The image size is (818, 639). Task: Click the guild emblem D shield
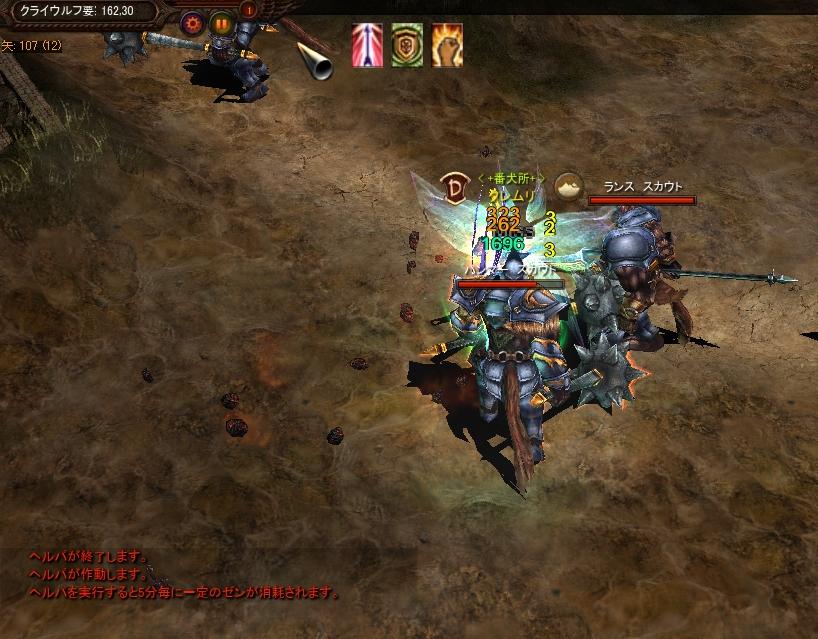point(454,186)
